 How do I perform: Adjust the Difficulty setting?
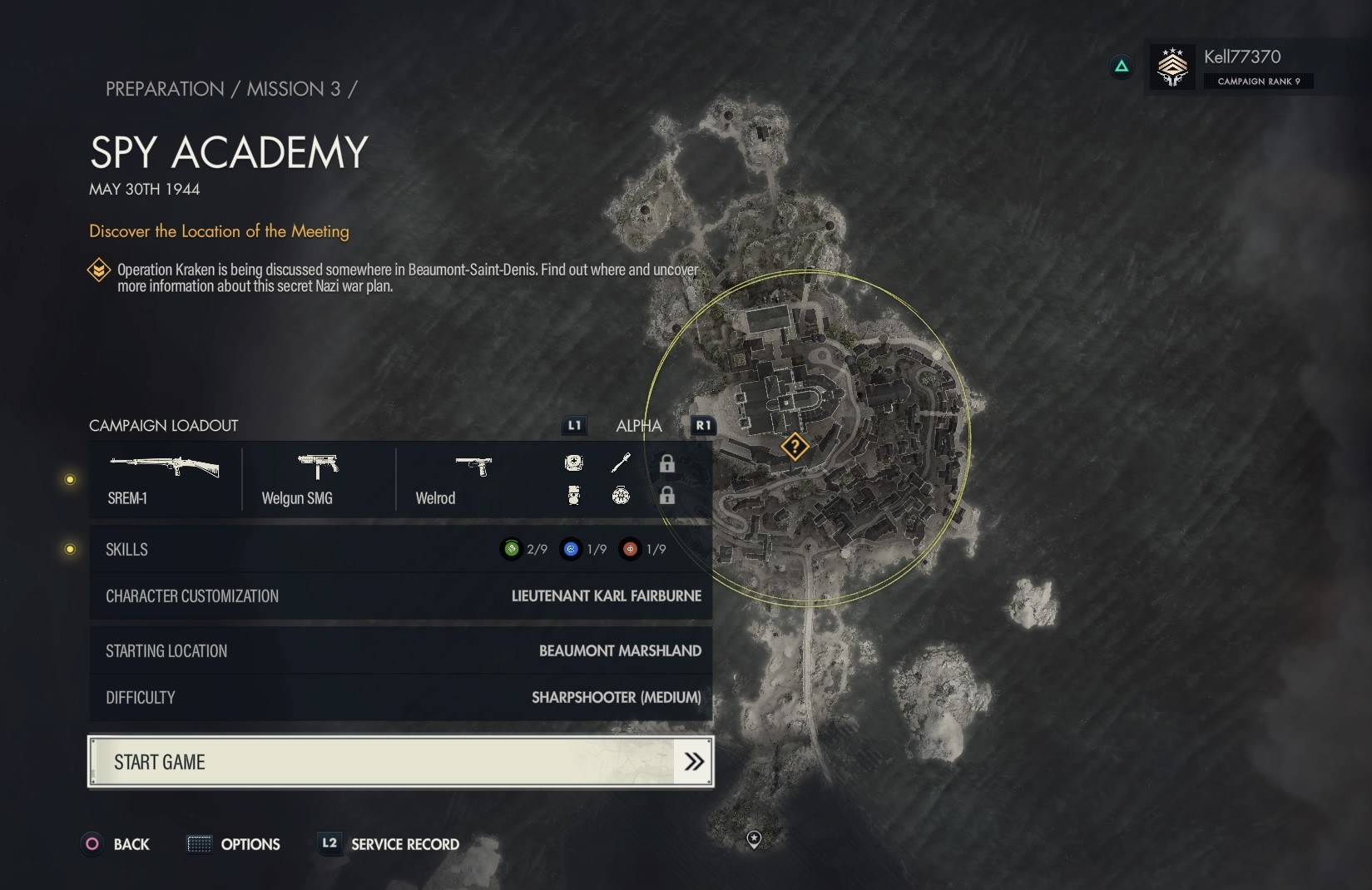point(400,697)
